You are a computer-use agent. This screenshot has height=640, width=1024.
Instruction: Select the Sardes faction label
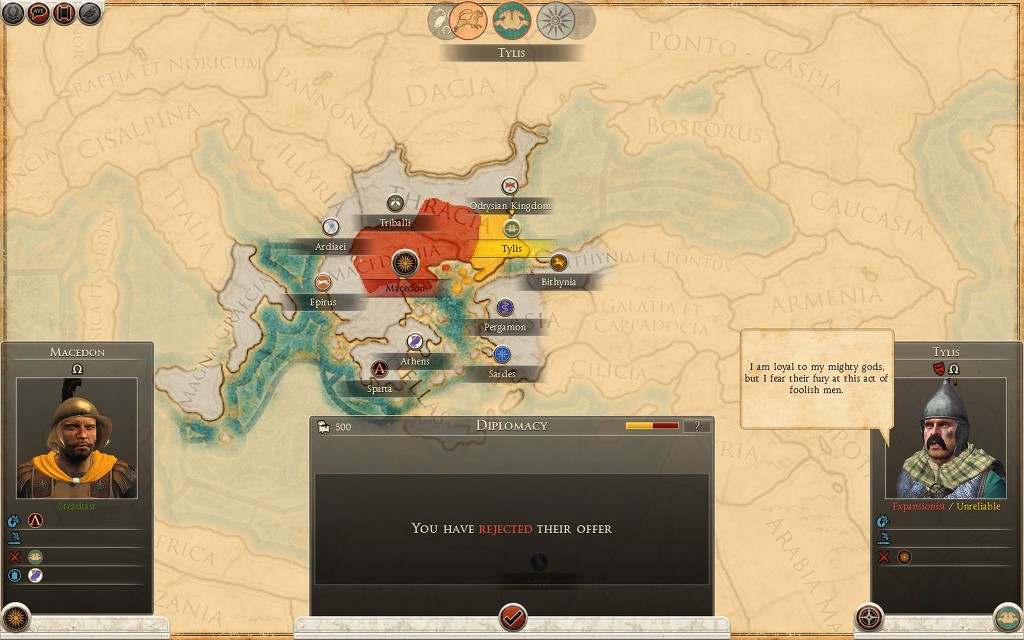(x=502, y=374)
